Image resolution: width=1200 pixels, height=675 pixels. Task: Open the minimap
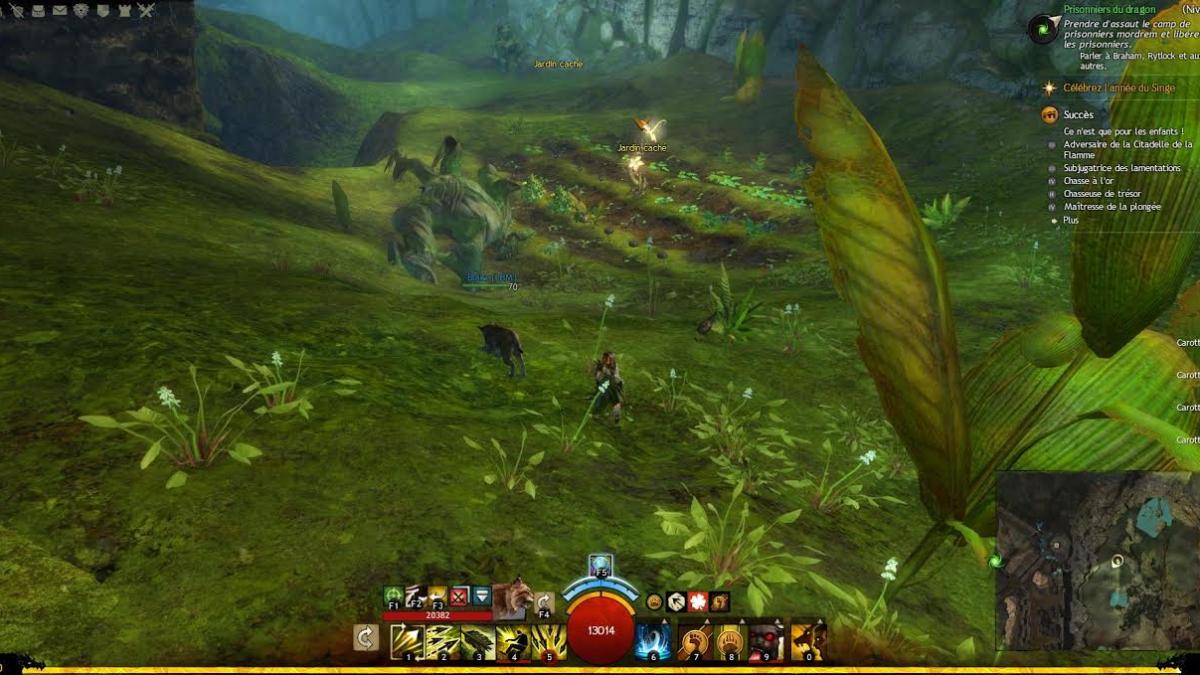click(1096, 561)
